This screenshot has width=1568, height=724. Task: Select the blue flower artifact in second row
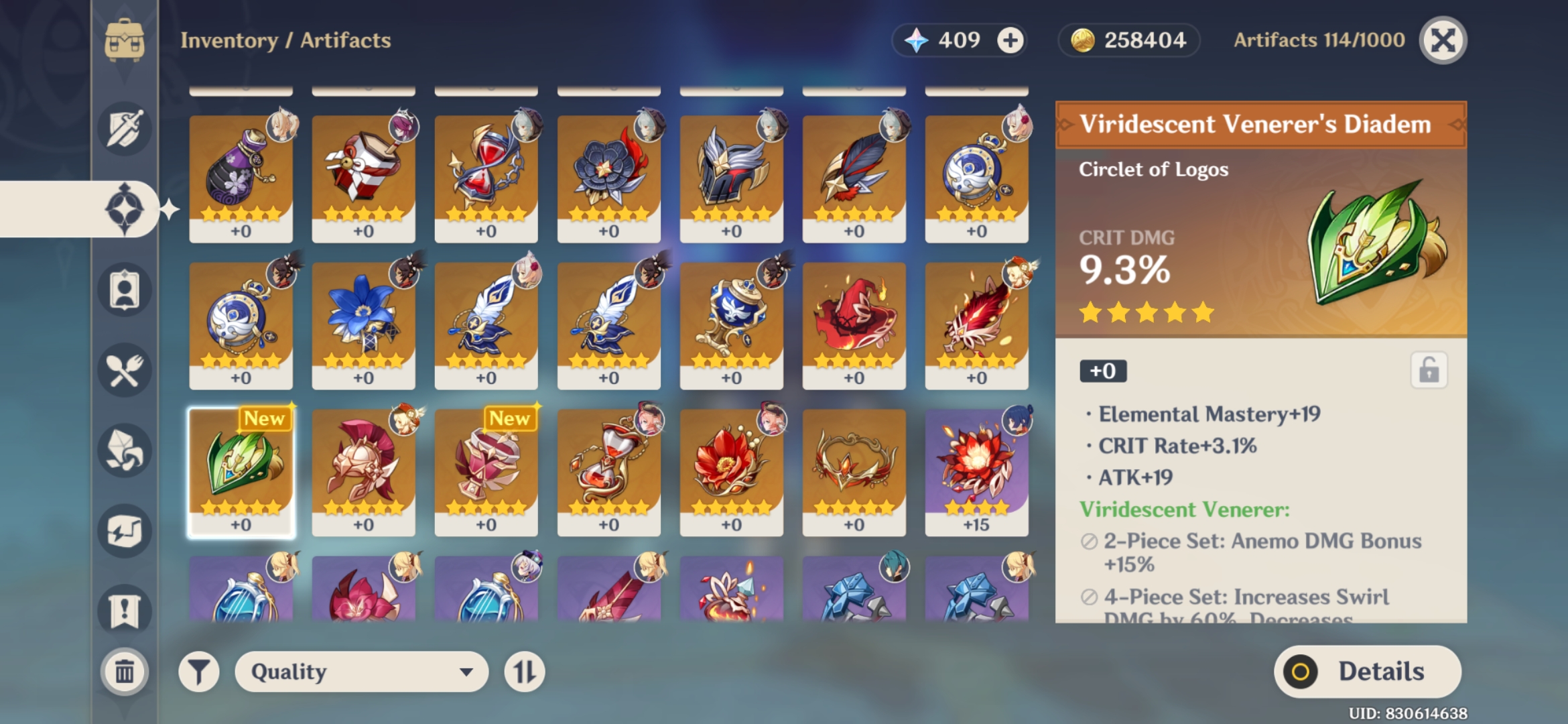pyautogui.click(x=363, y=322)
